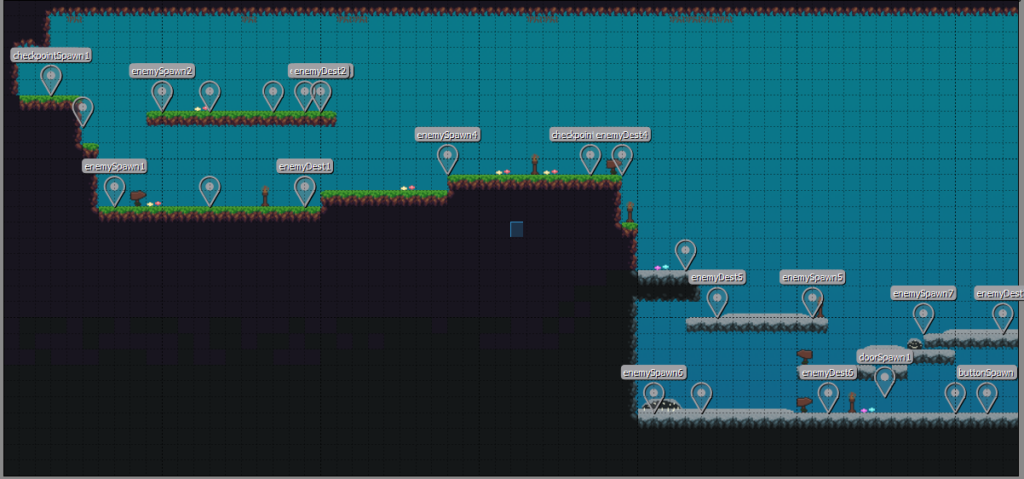Choose the buttonSpawn marker pin
The height and width of the screenshot is (479, 1024).
tap(987, 394)
